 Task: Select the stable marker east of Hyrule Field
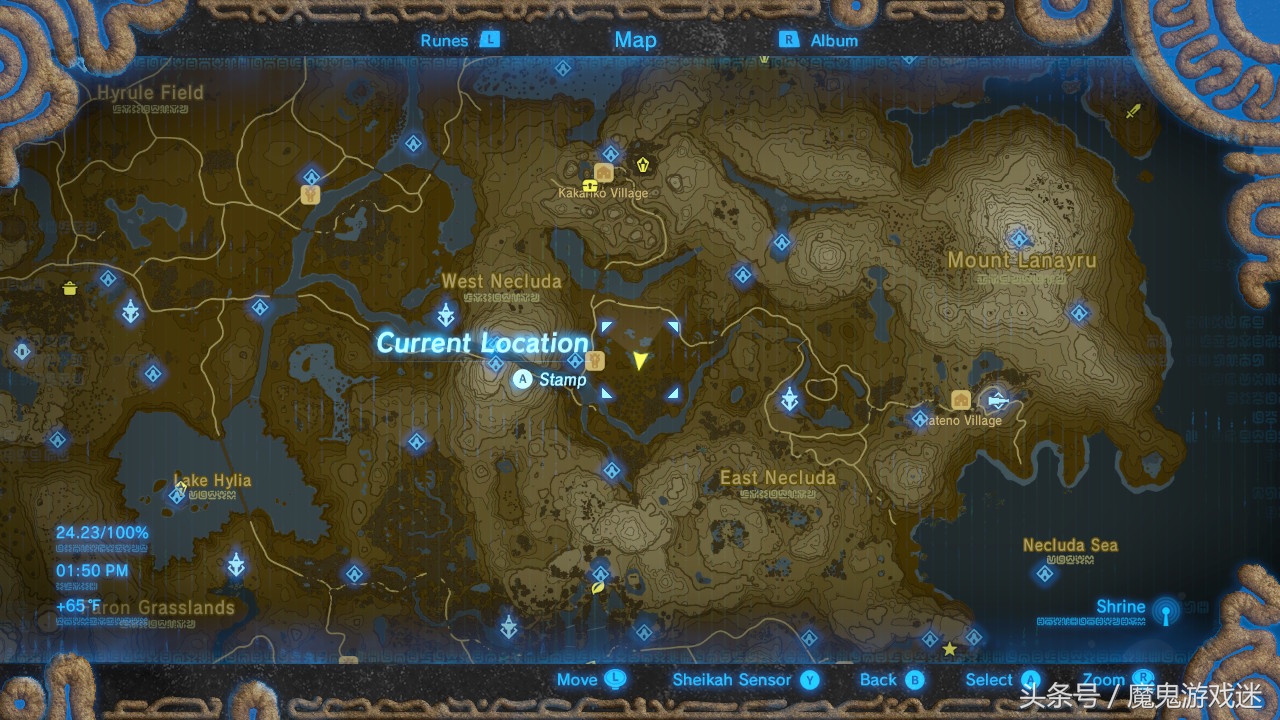[x=311, y=194]
